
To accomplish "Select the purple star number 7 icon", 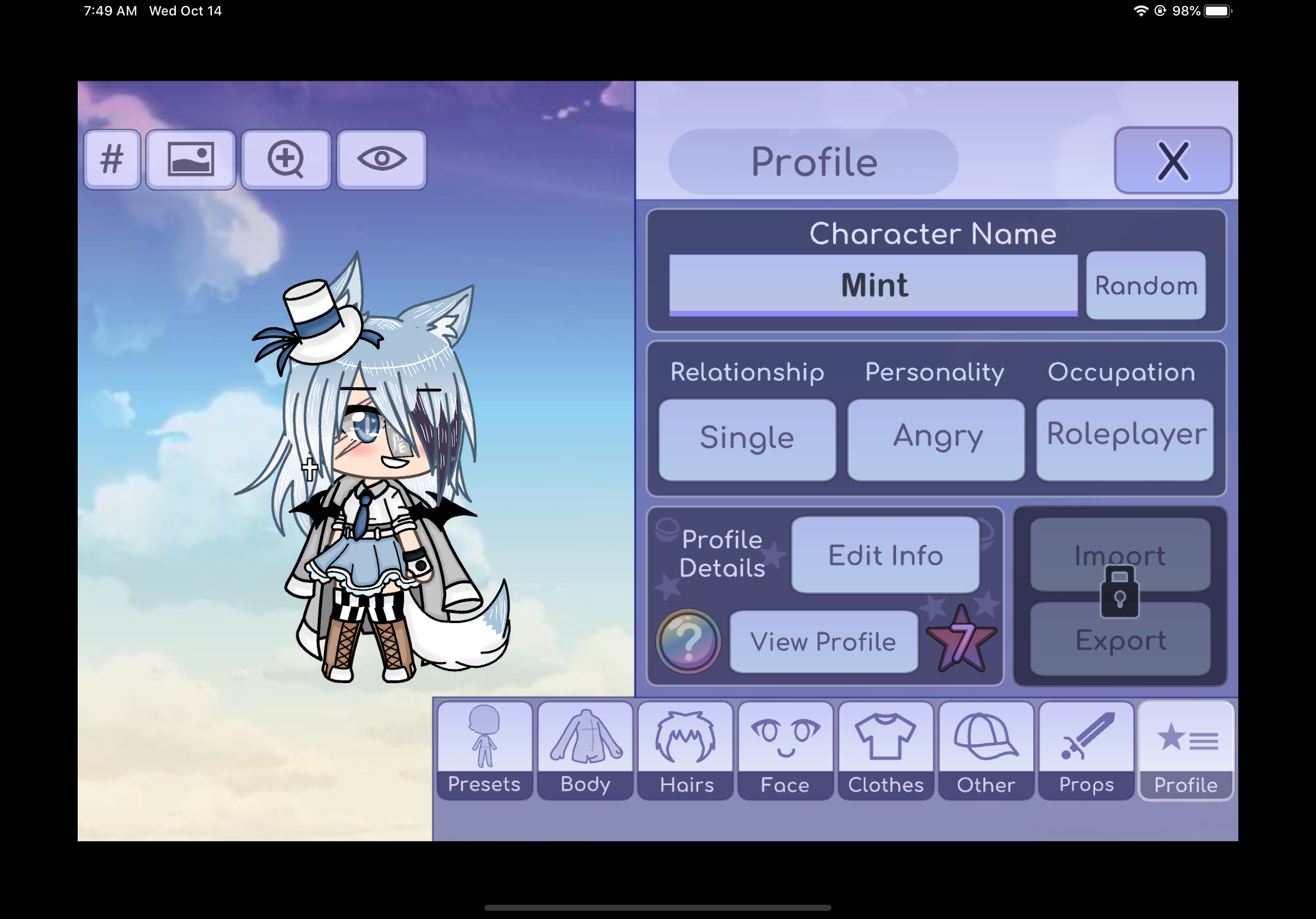I will point(961,641).
